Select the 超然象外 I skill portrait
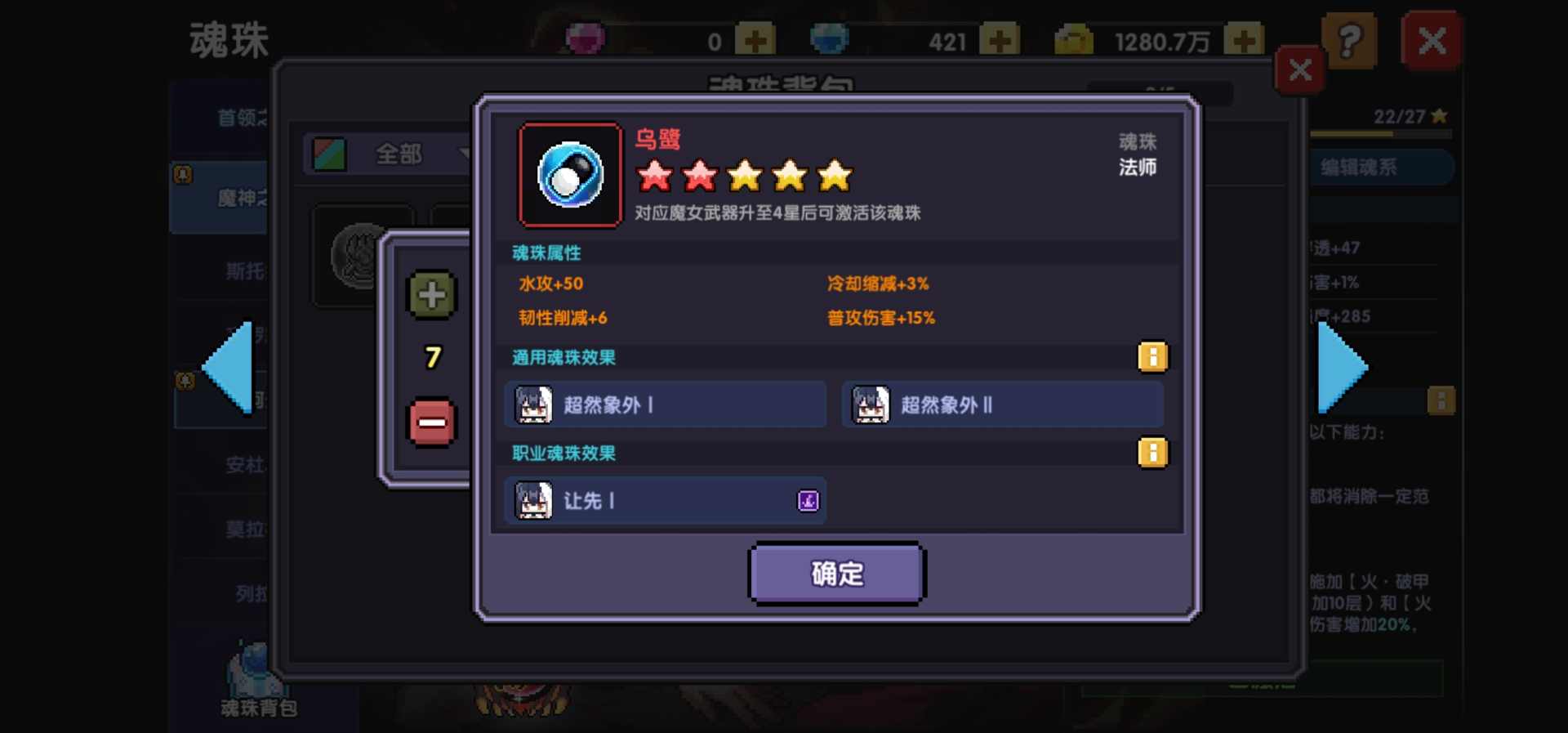The height and width of the screenshot is (733, 1568). point(533,404)
